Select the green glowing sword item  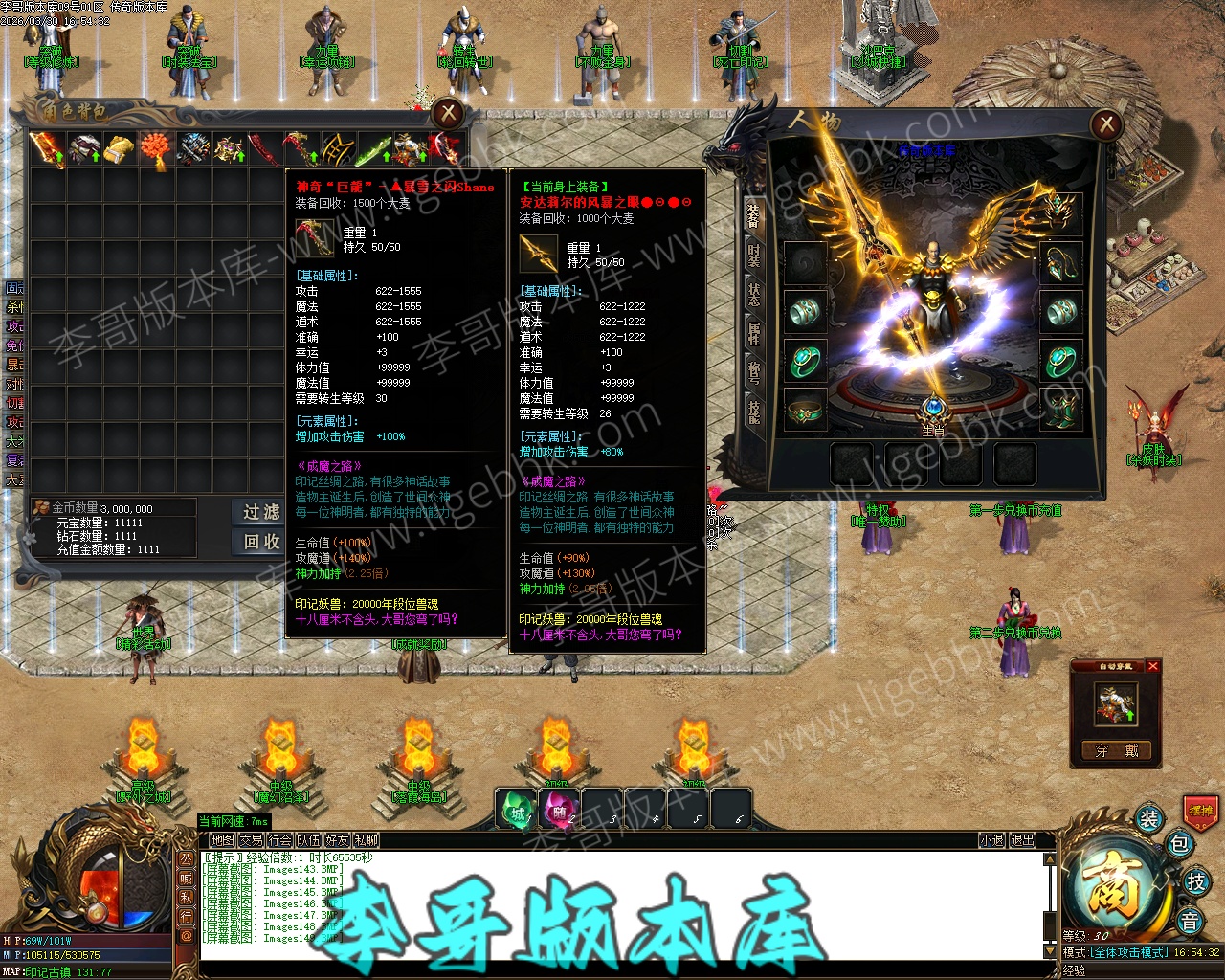point(374,150)
